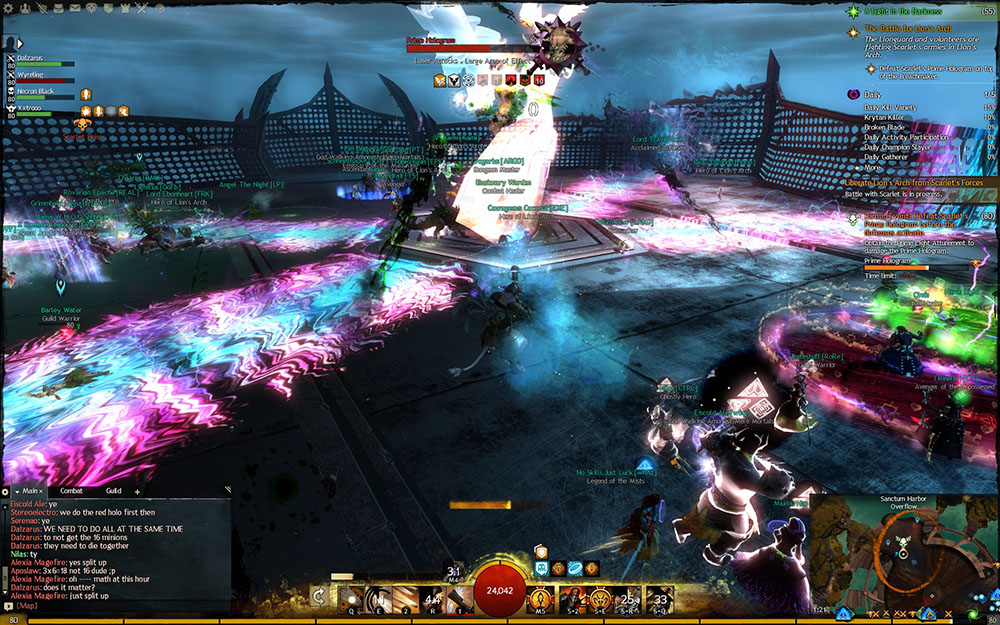Switch to the Guild chat tab
The width and height of the screenshot is (1000, 625).
tap(113, 491)
